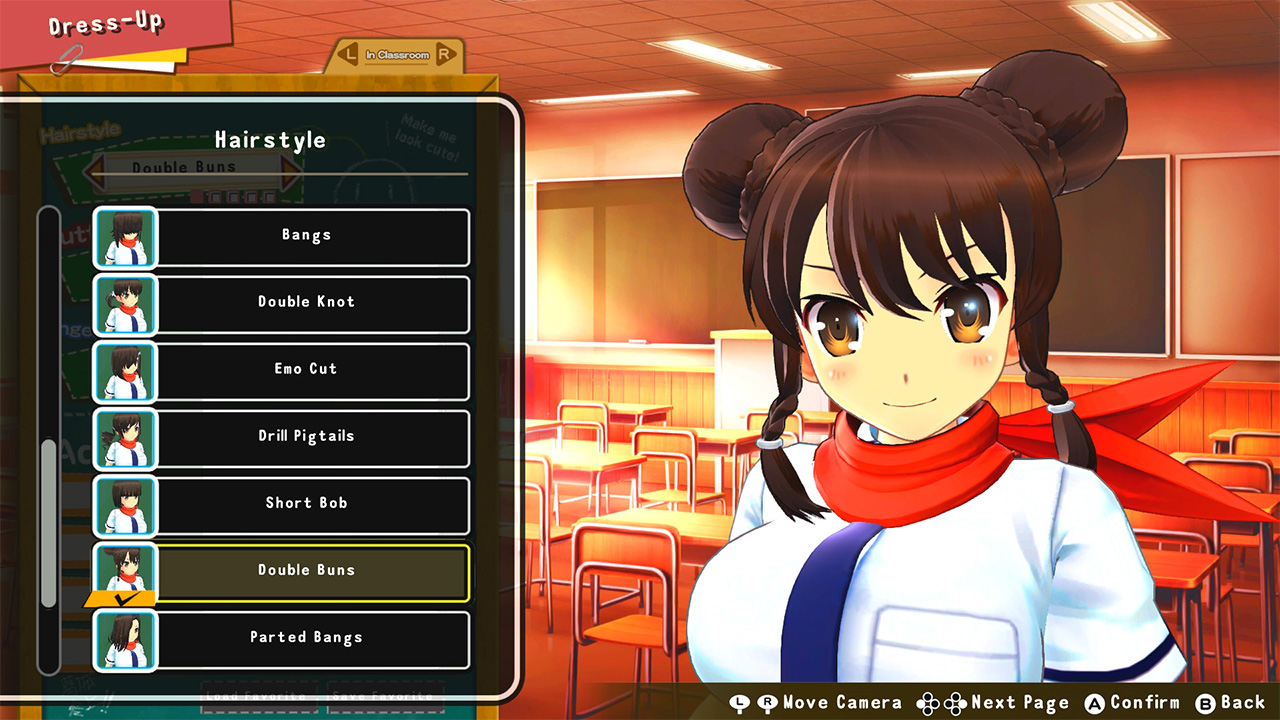Click the Drill Pigtails hairstyle thumbnail
Screen dimensions: 1280x720
coord(124,439)
